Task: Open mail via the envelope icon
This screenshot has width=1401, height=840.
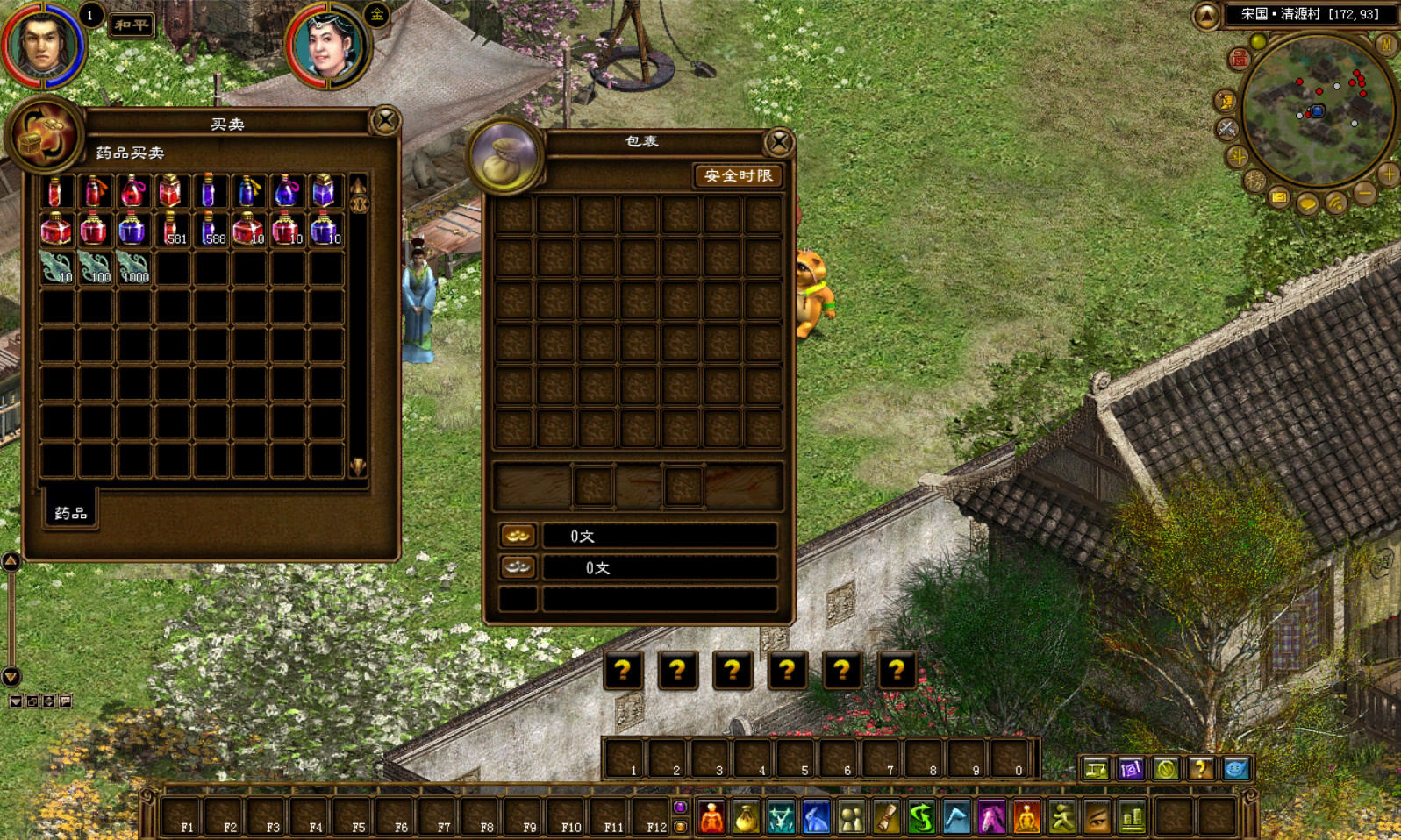Action: (x=1279, y=198)
